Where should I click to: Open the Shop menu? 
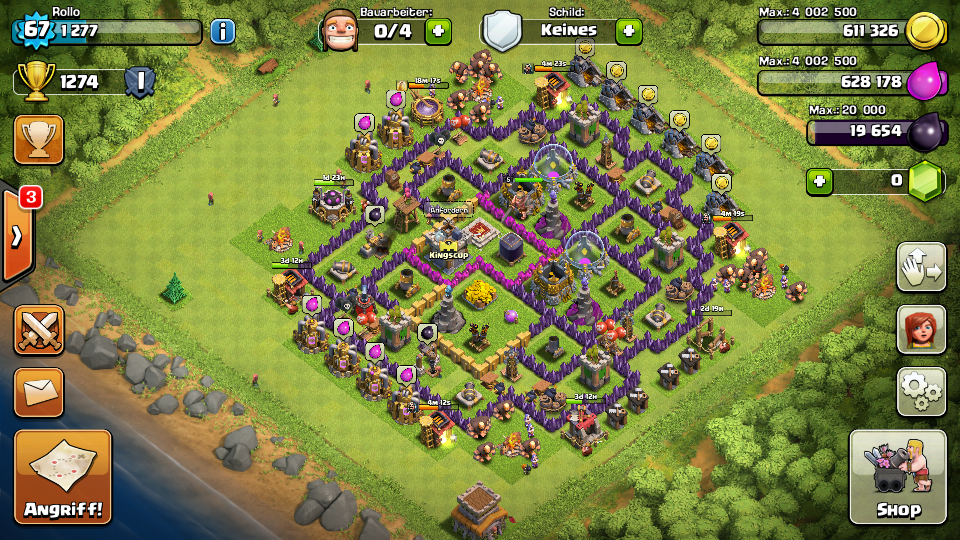(897, 477)
